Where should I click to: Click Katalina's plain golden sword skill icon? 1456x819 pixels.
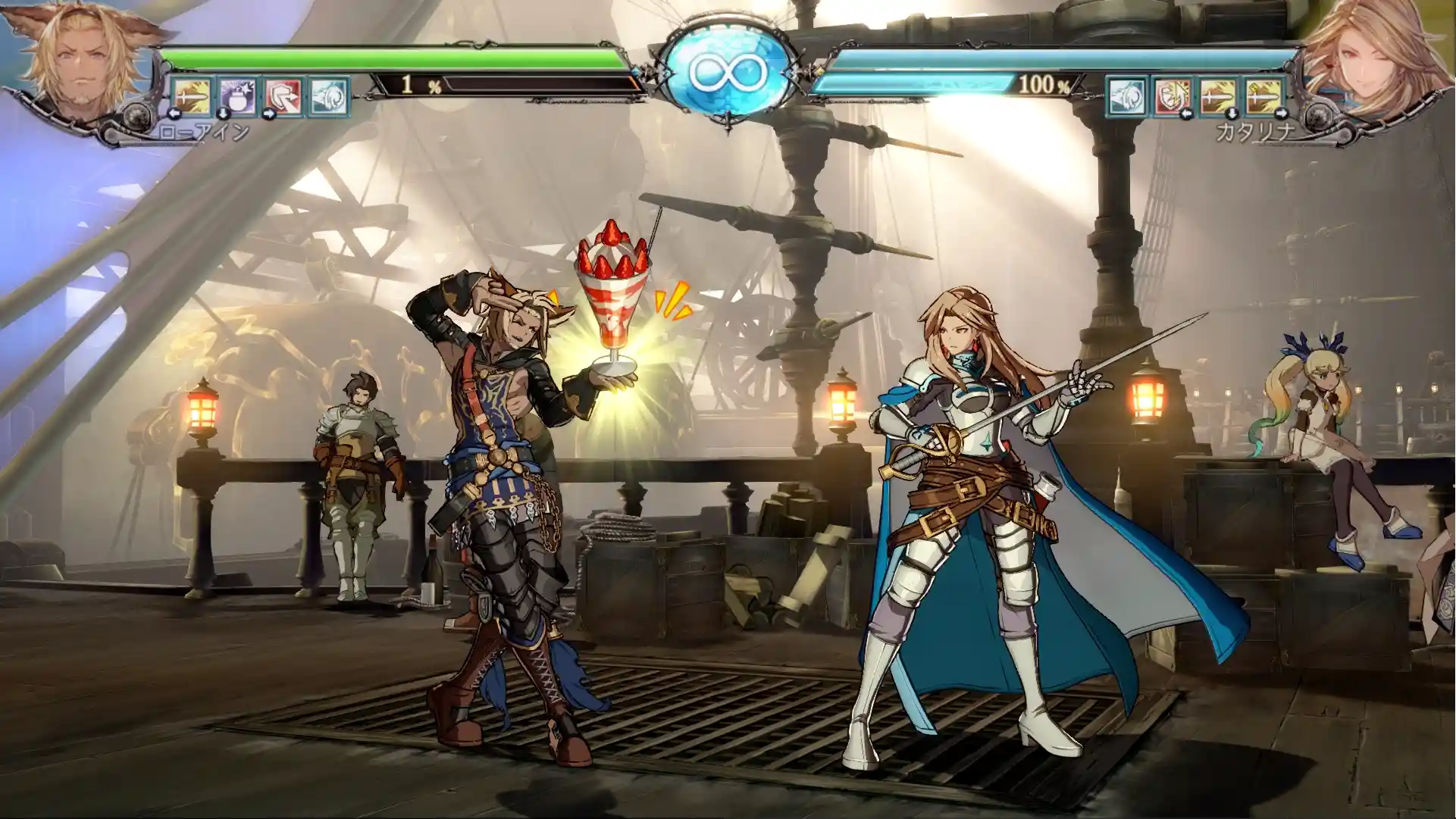[1218, 96]
